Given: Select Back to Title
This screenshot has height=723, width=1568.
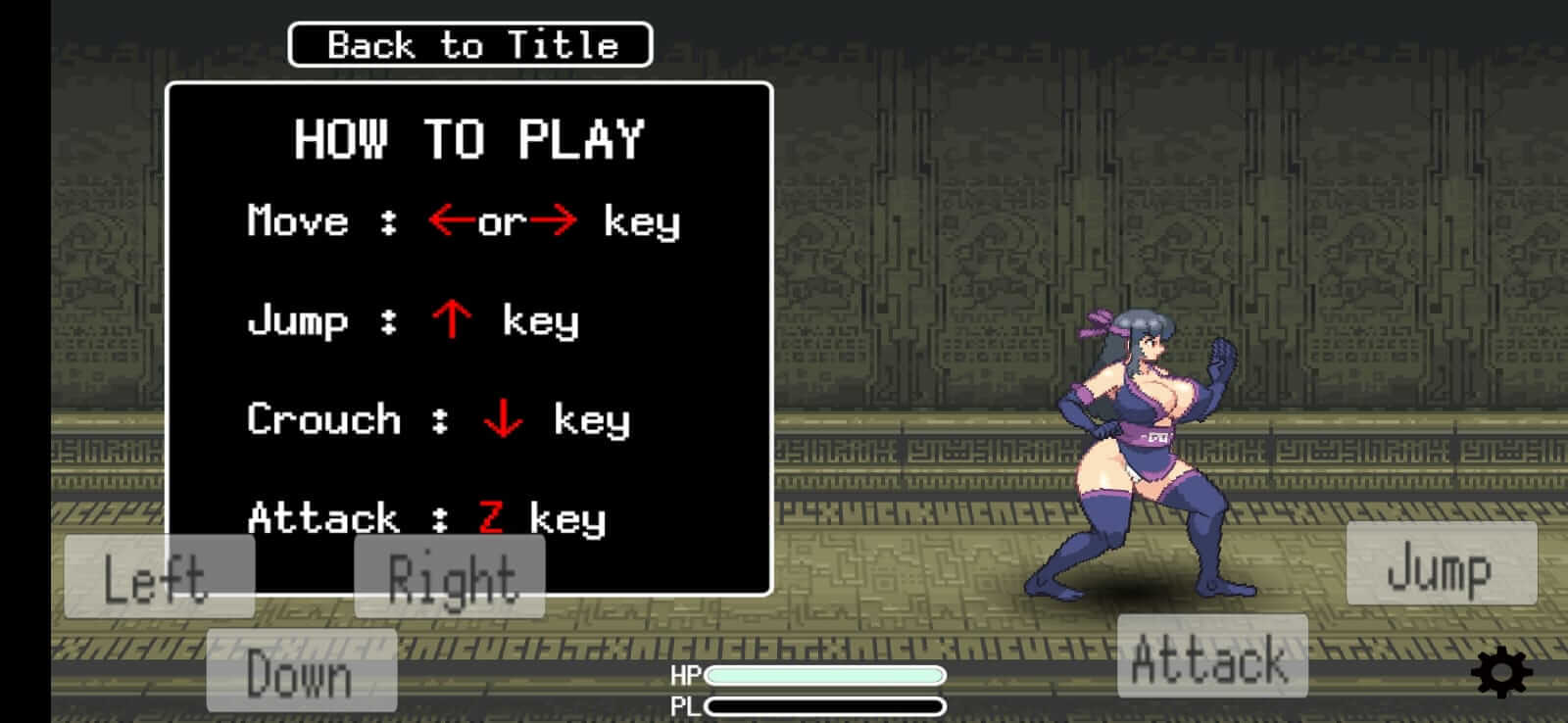Looking at the screenshot, I should 468,43.
